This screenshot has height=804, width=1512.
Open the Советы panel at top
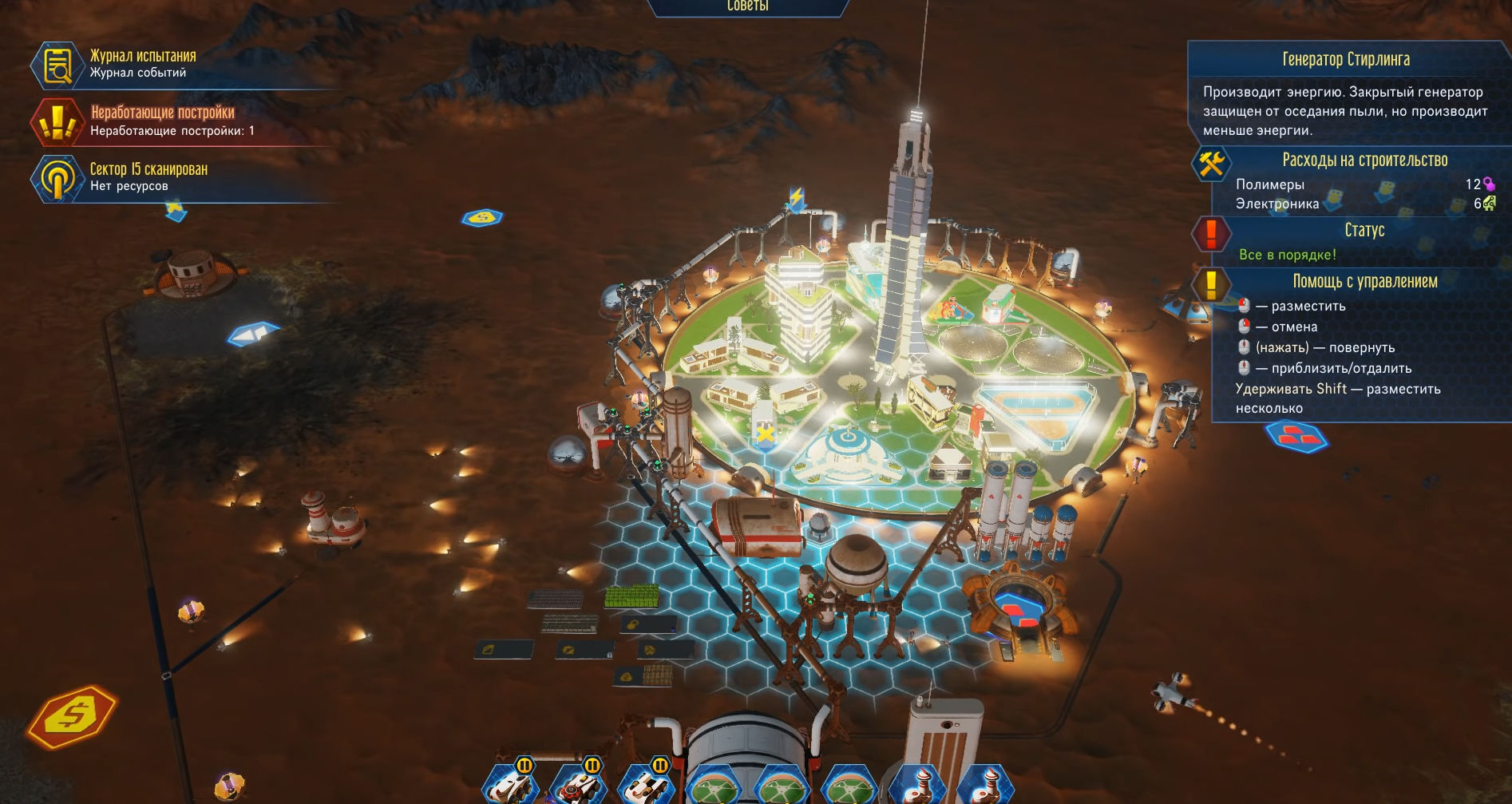747,7
